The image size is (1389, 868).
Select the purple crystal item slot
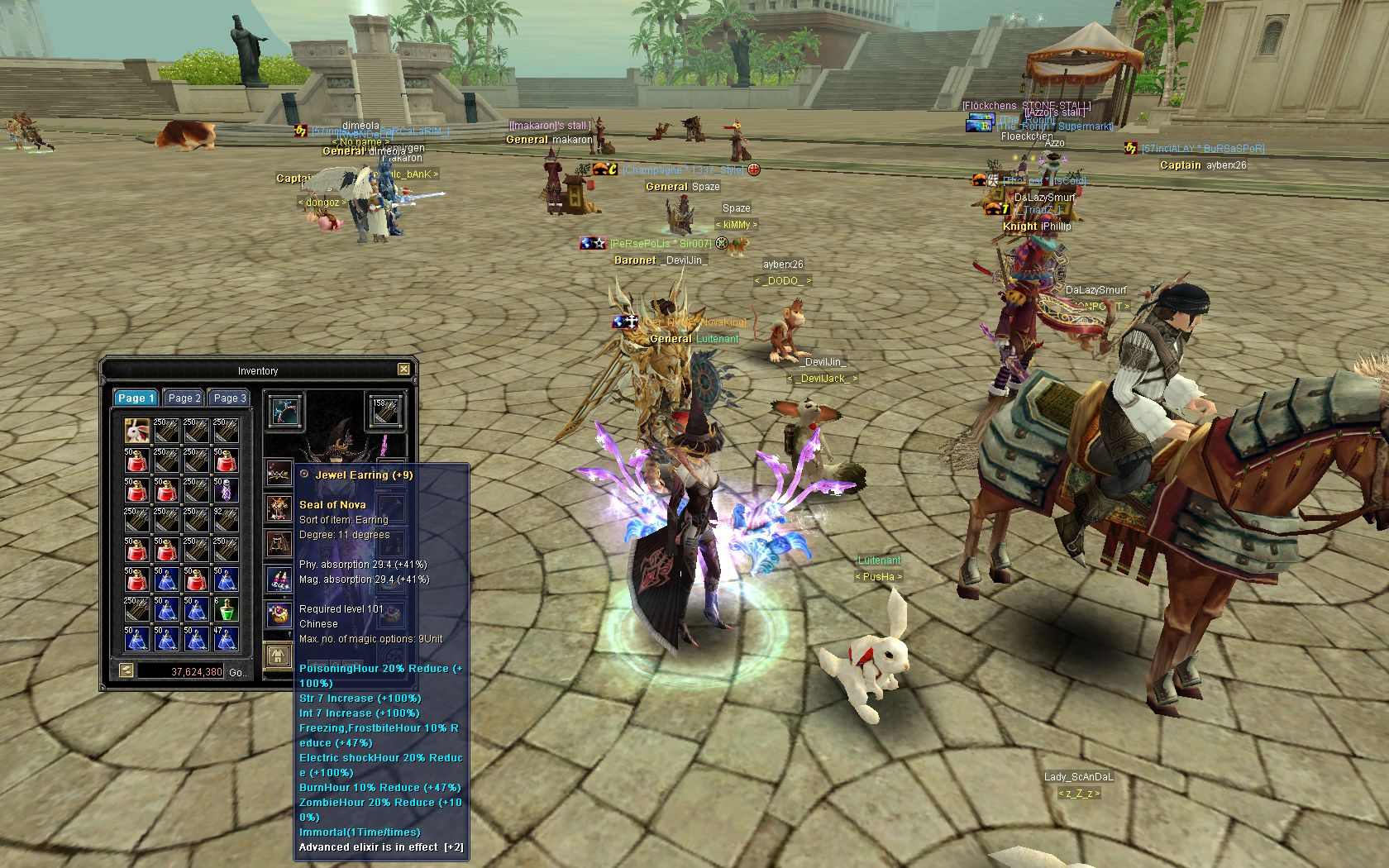pos(227,489)
